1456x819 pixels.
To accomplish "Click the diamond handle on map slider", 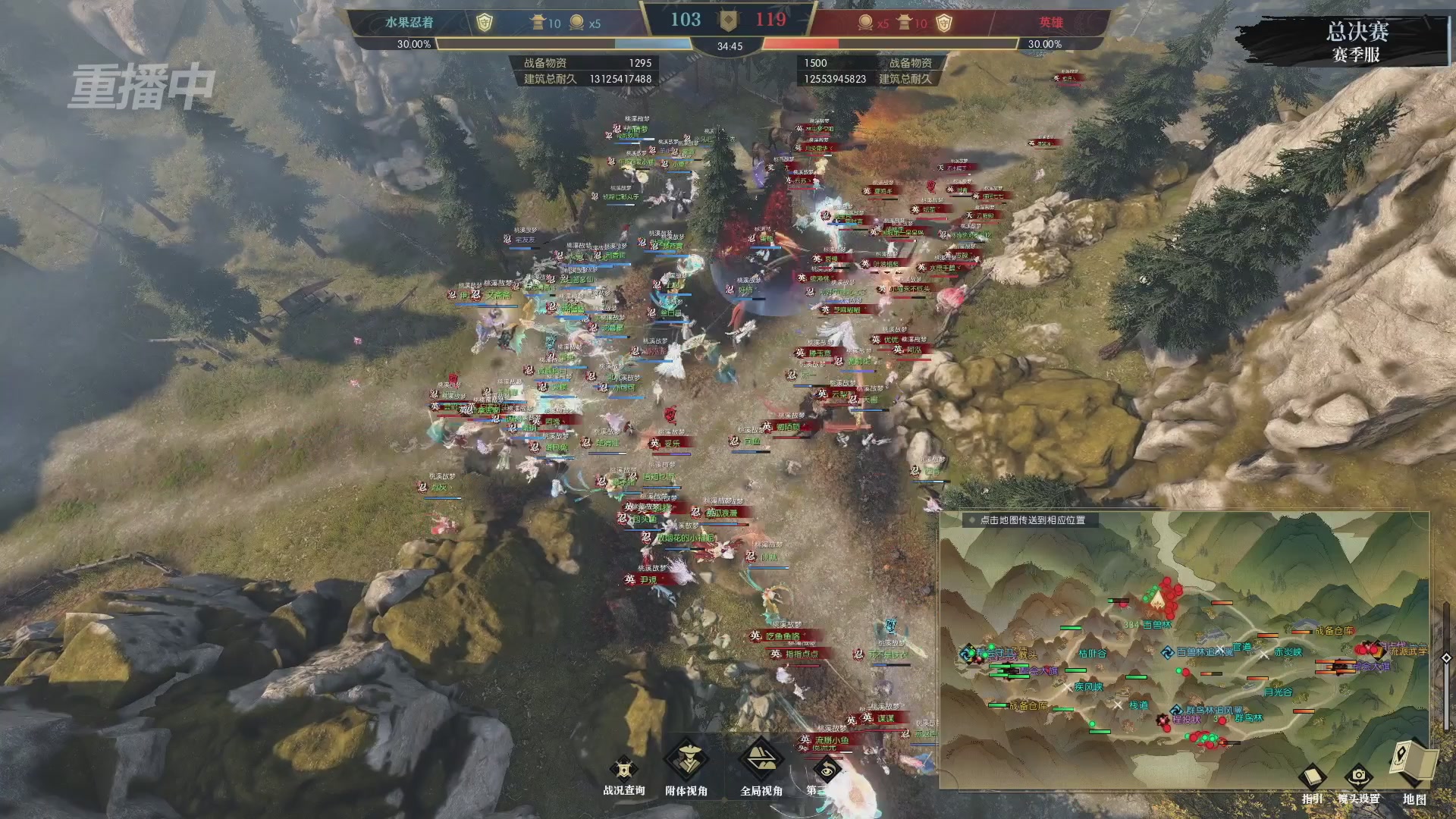I will [x=1445, y=658].
